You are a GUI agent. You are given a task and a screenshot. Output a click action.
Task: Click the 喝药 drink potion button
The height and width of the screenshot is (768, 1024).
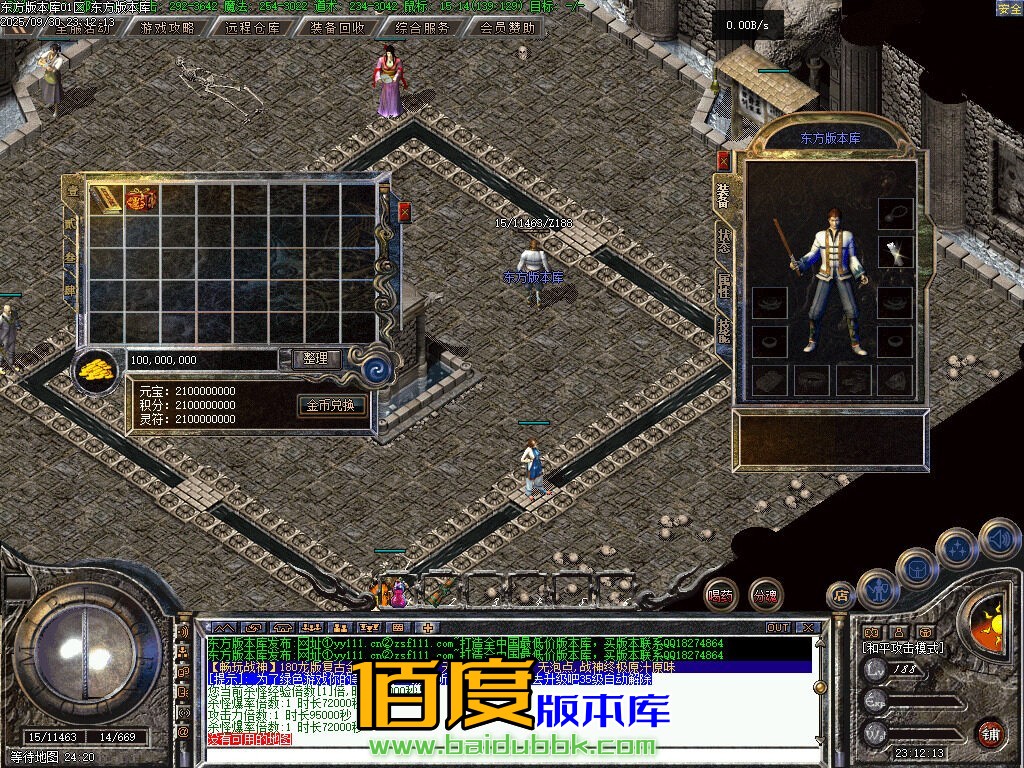click(x=720, y=595)
